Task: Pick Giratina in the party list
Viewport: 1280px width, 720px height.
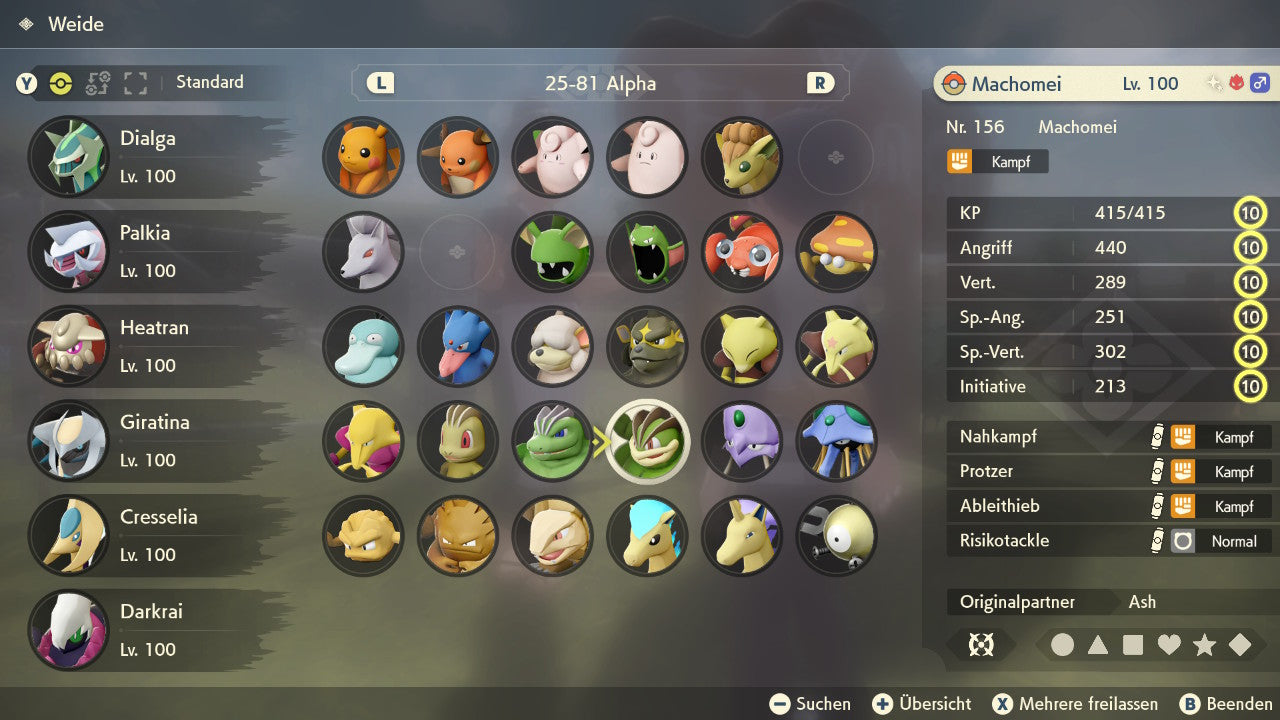Action: tap(150, 440)
